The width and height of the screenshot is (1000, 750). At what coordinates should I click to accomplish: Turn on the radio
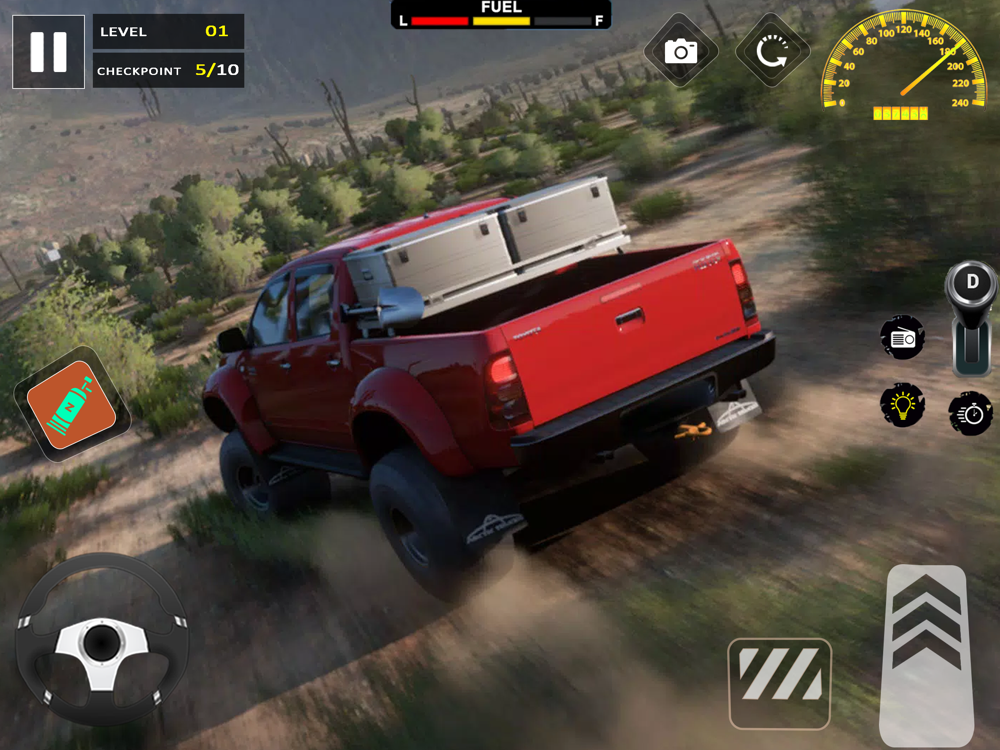(x=902, y=338)
